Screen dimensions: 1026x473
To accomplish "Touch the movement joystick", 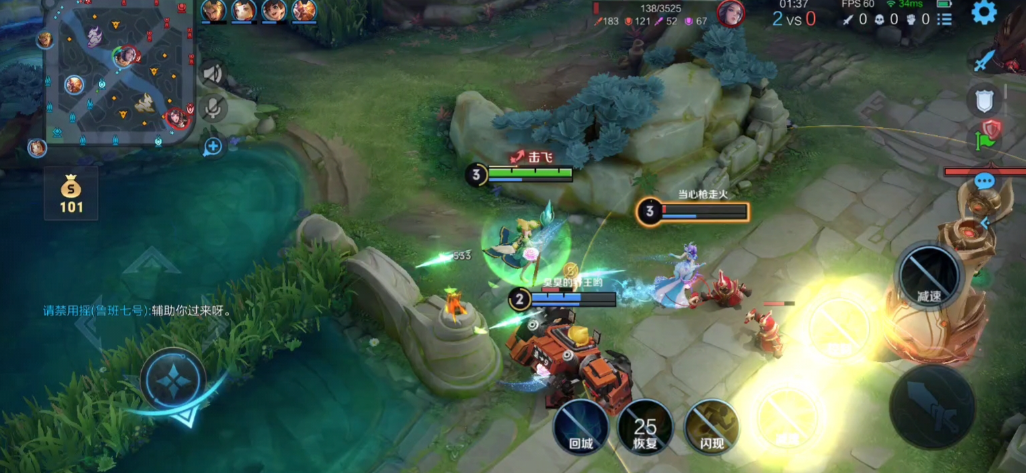I will point(173,378).
